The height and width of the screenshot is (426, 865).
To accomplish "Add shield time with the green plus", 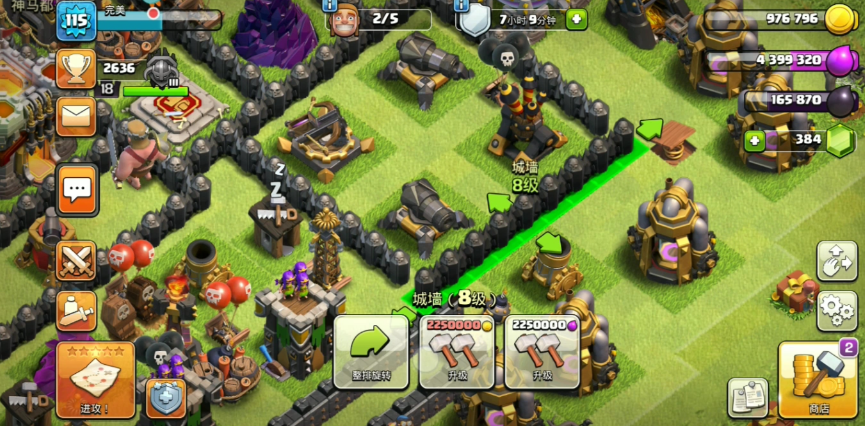I will click(576, 19).
